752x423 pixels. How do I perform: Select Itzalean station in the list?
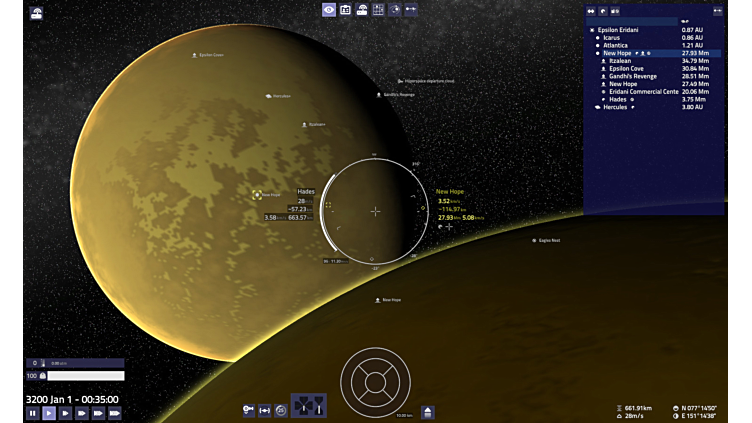(620, 61)
